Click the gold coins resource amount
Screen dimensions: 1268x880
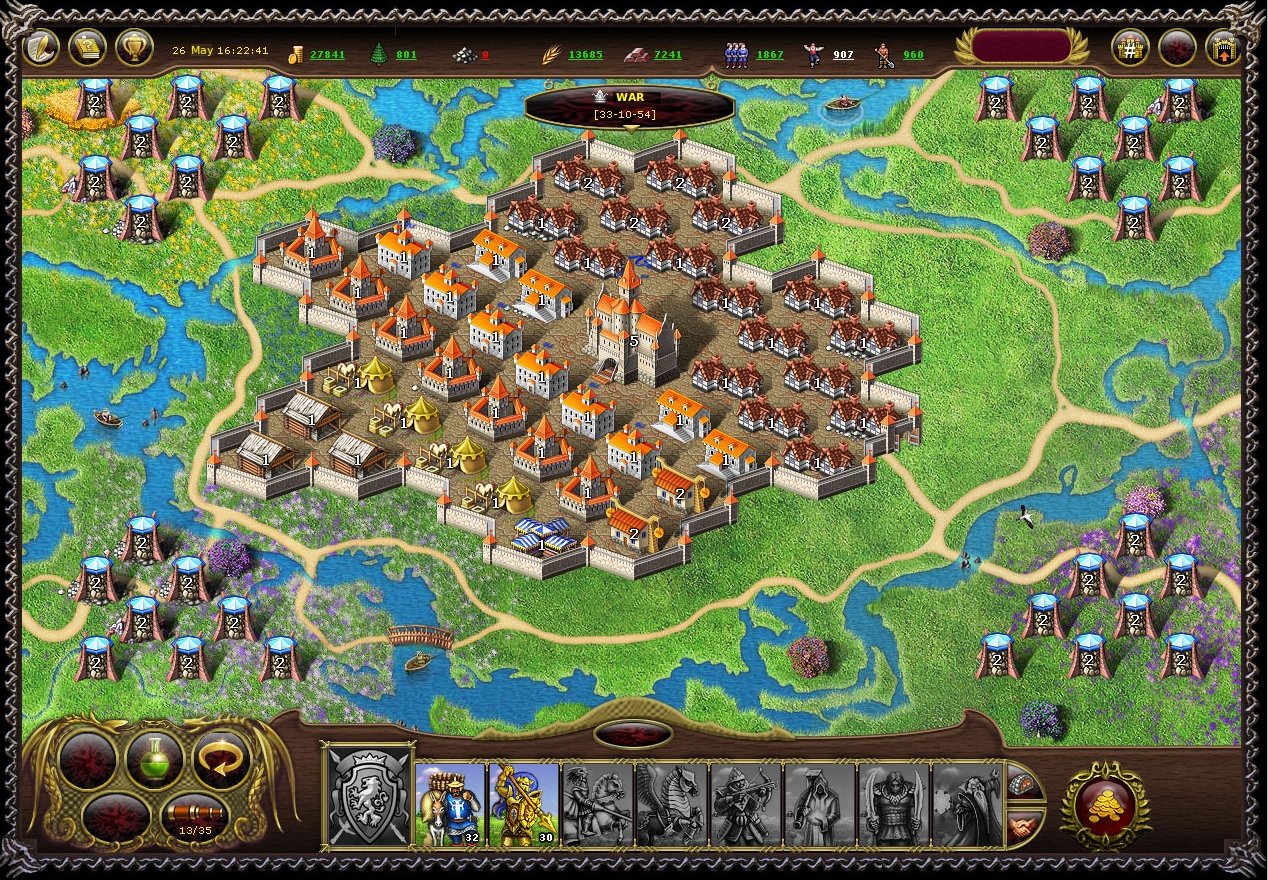tap(327, 55)
